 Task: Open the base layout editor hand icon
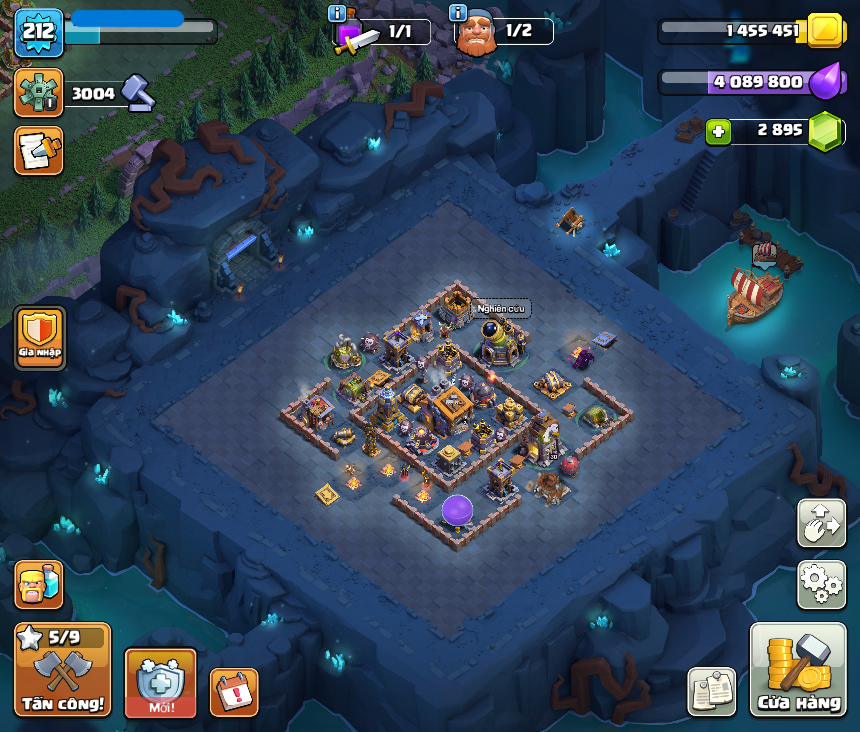821,522
